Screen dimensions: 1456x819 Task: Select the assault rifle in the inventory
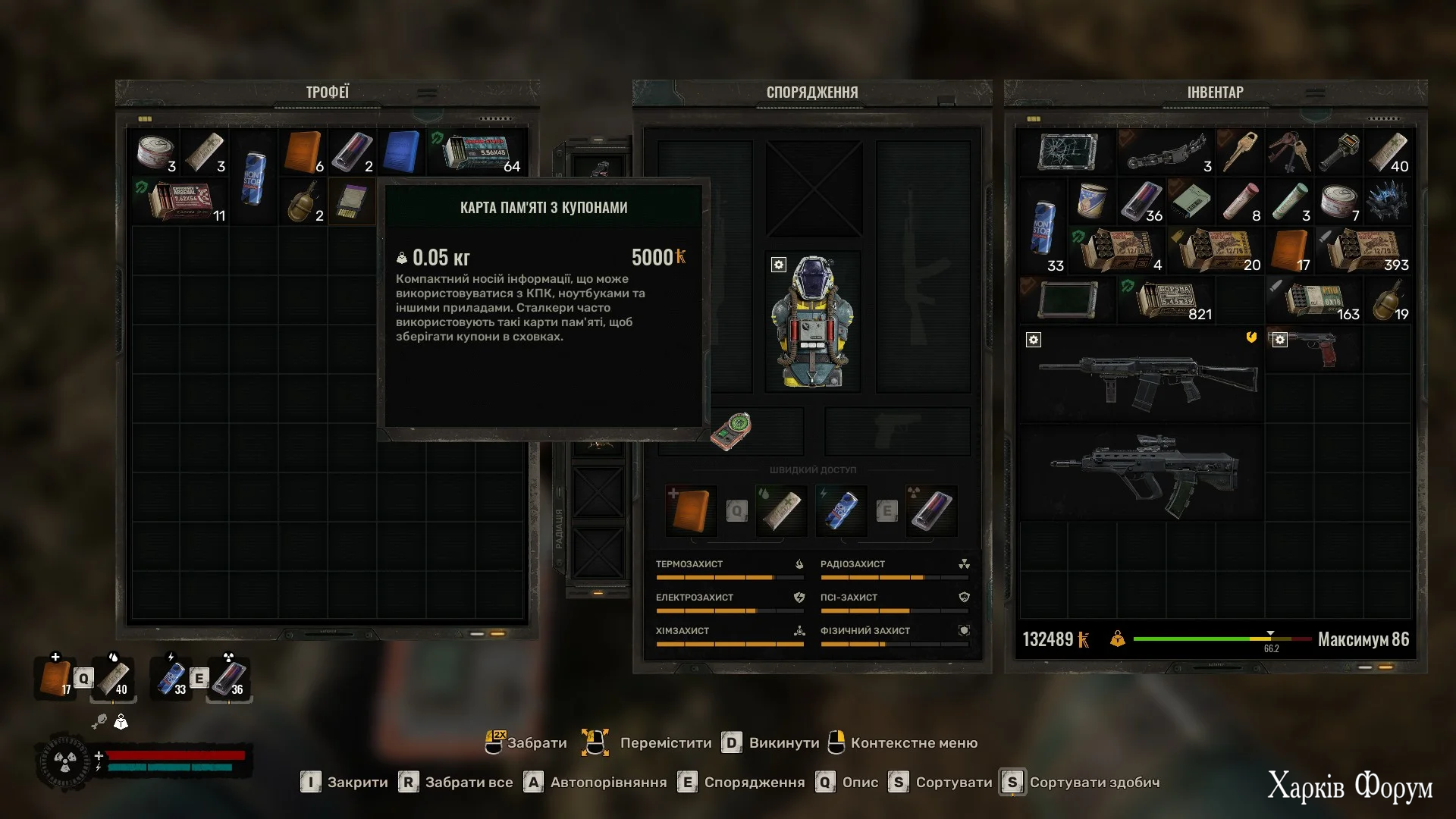coord(1144,376)
